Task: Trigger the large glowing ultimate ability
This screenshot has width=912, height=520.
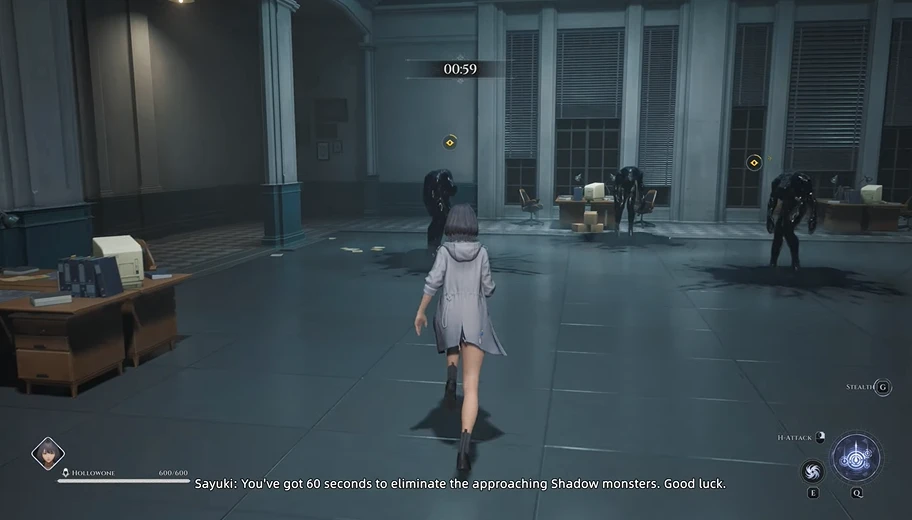Action: tap(857, 457)
